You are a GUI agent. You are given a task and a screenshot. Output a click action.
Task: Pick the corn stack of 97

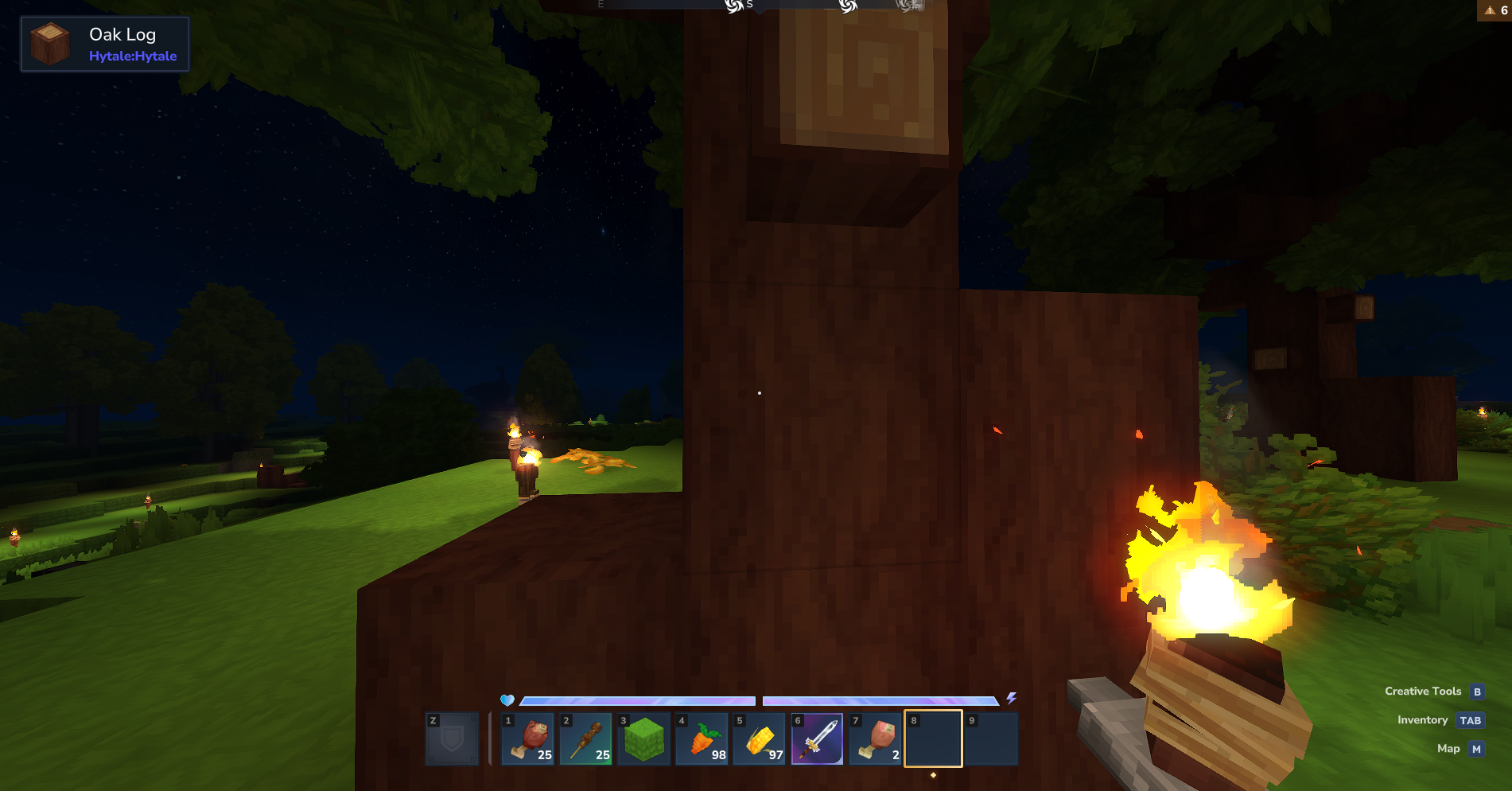tap(760, 738)
